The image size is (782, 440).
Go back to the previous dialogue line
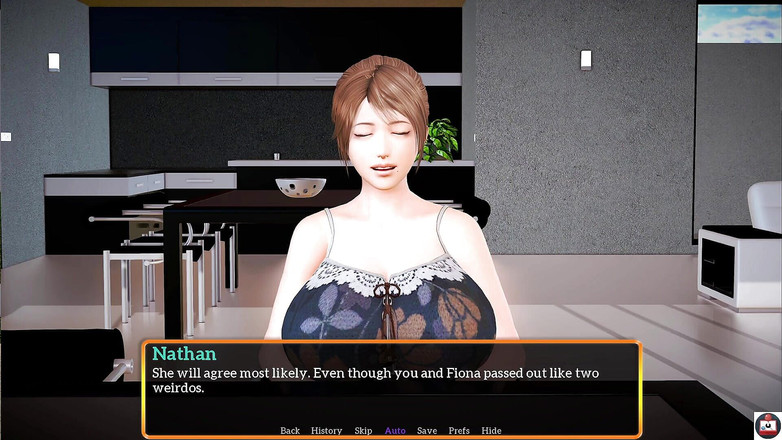pyautogui.click(x=290, y=431)
